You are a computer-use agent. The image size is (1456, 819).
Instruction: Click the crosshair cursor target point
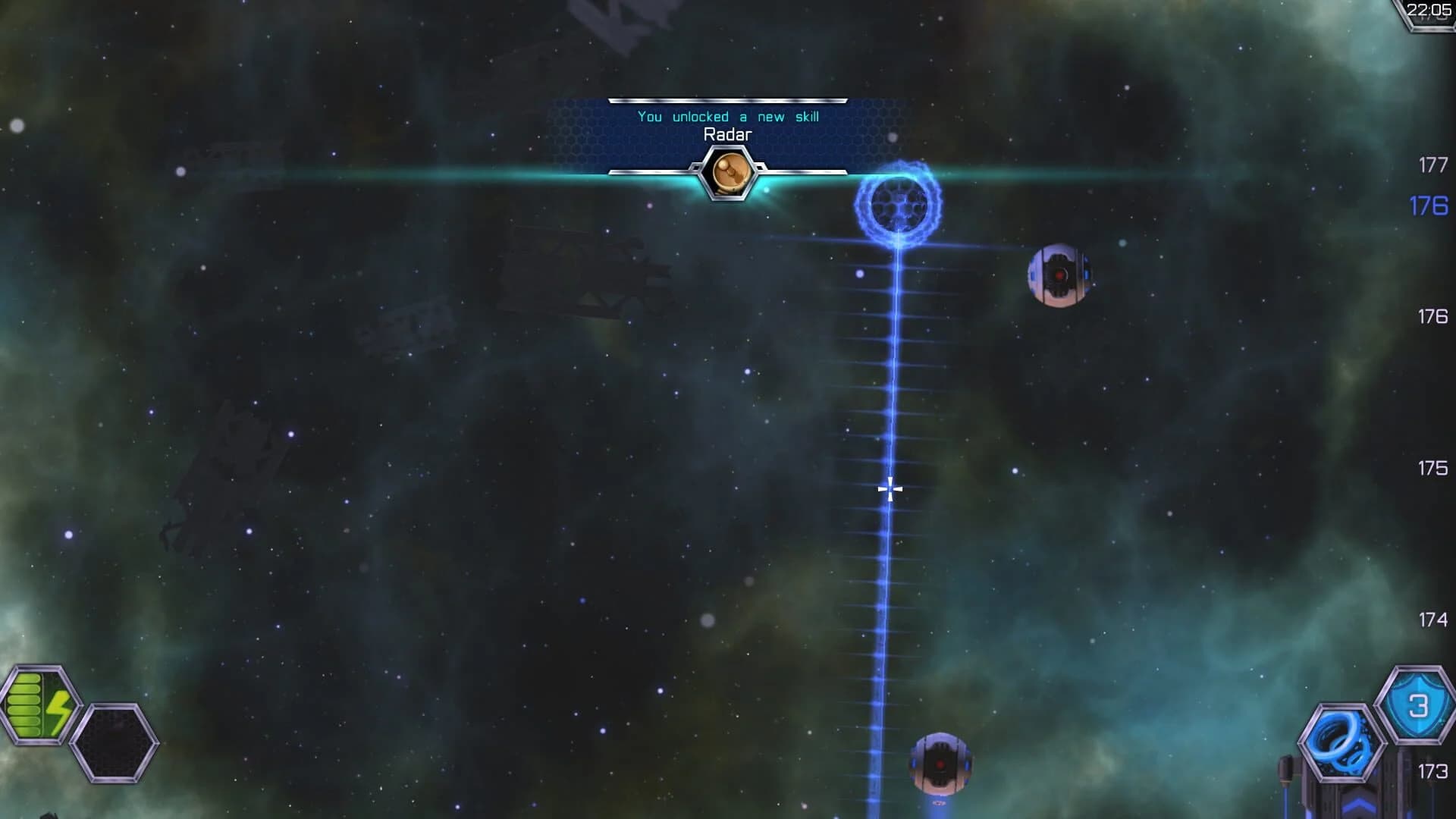tap(889, 488)
